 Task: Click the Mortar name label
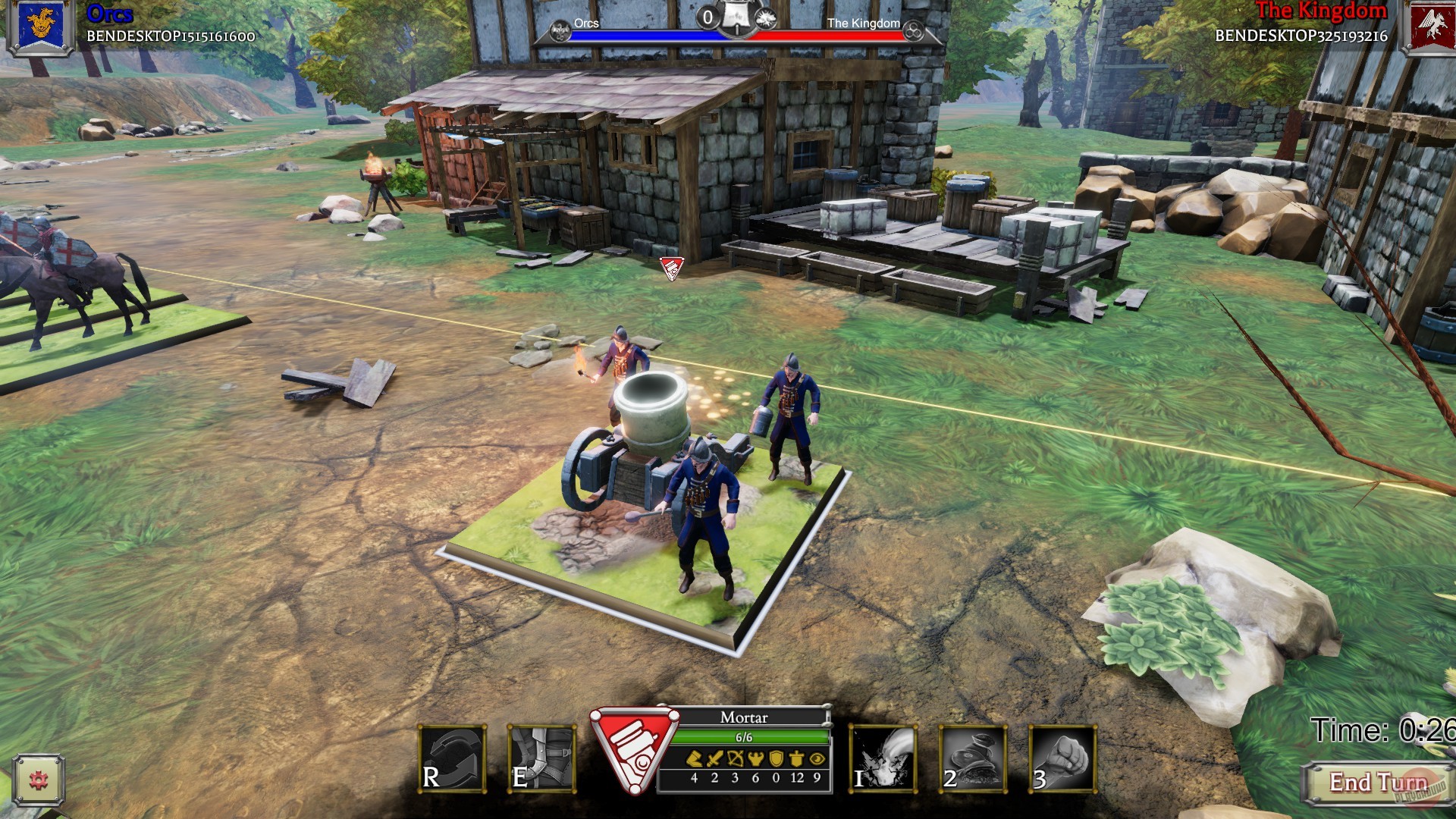pos(744,717)
